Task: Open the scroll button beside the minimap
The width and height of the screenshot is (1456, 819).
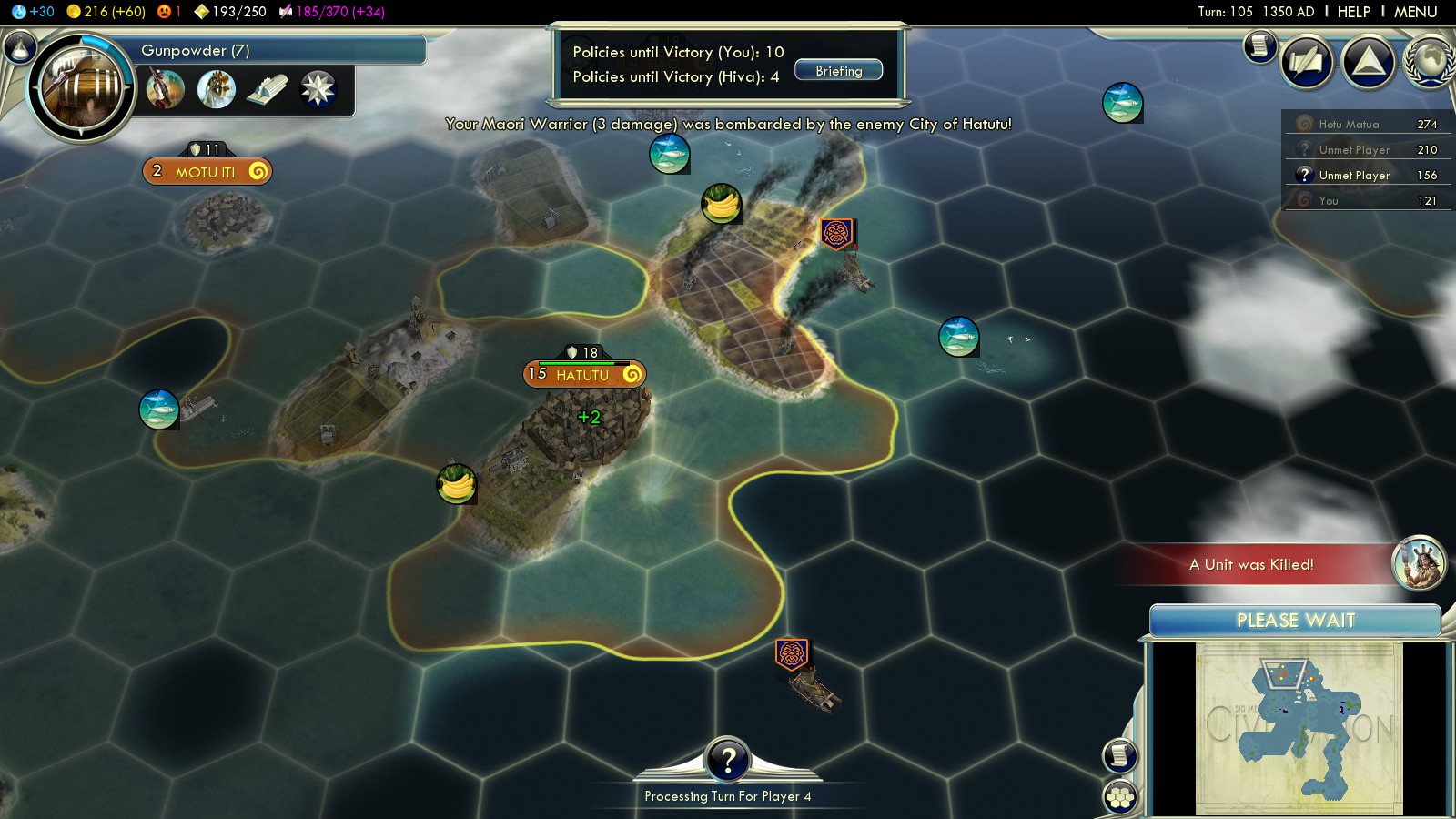Action: coord(1120,755)
